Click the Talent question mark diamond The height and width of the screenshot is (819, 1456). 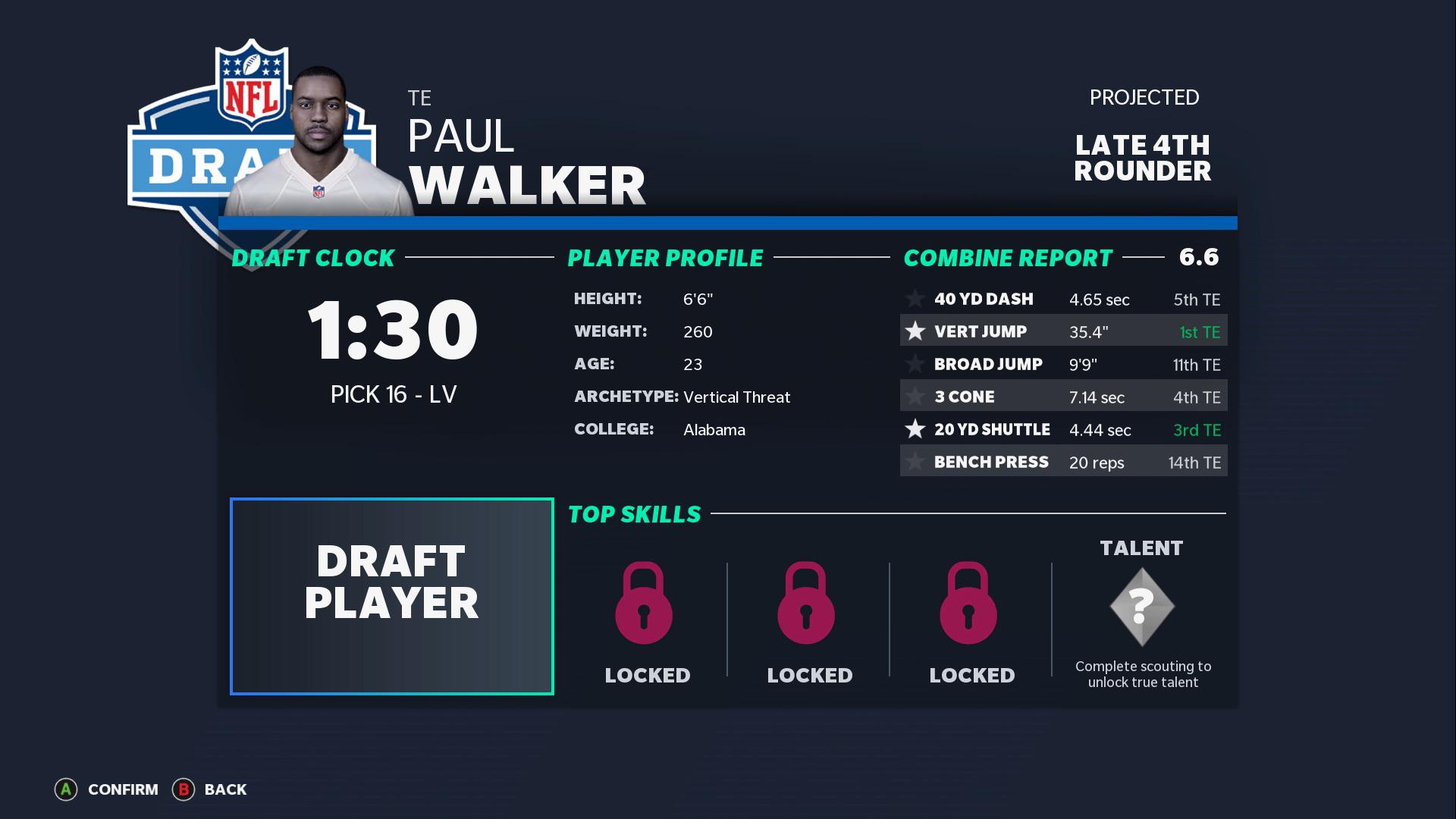pos(1141,606)
